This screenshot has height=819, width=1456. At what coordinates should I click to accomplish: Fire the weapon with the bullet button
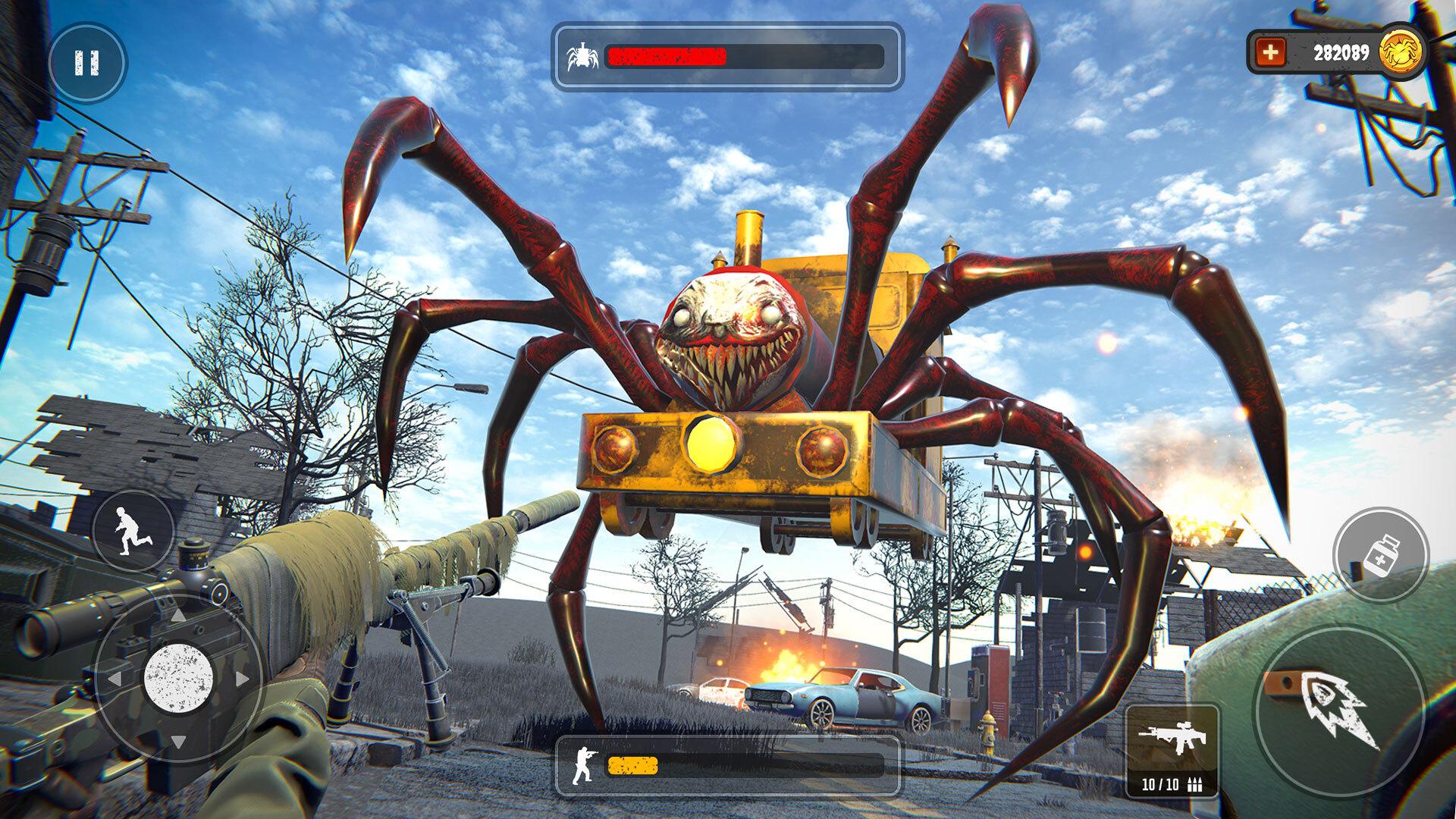(1339, 710)
